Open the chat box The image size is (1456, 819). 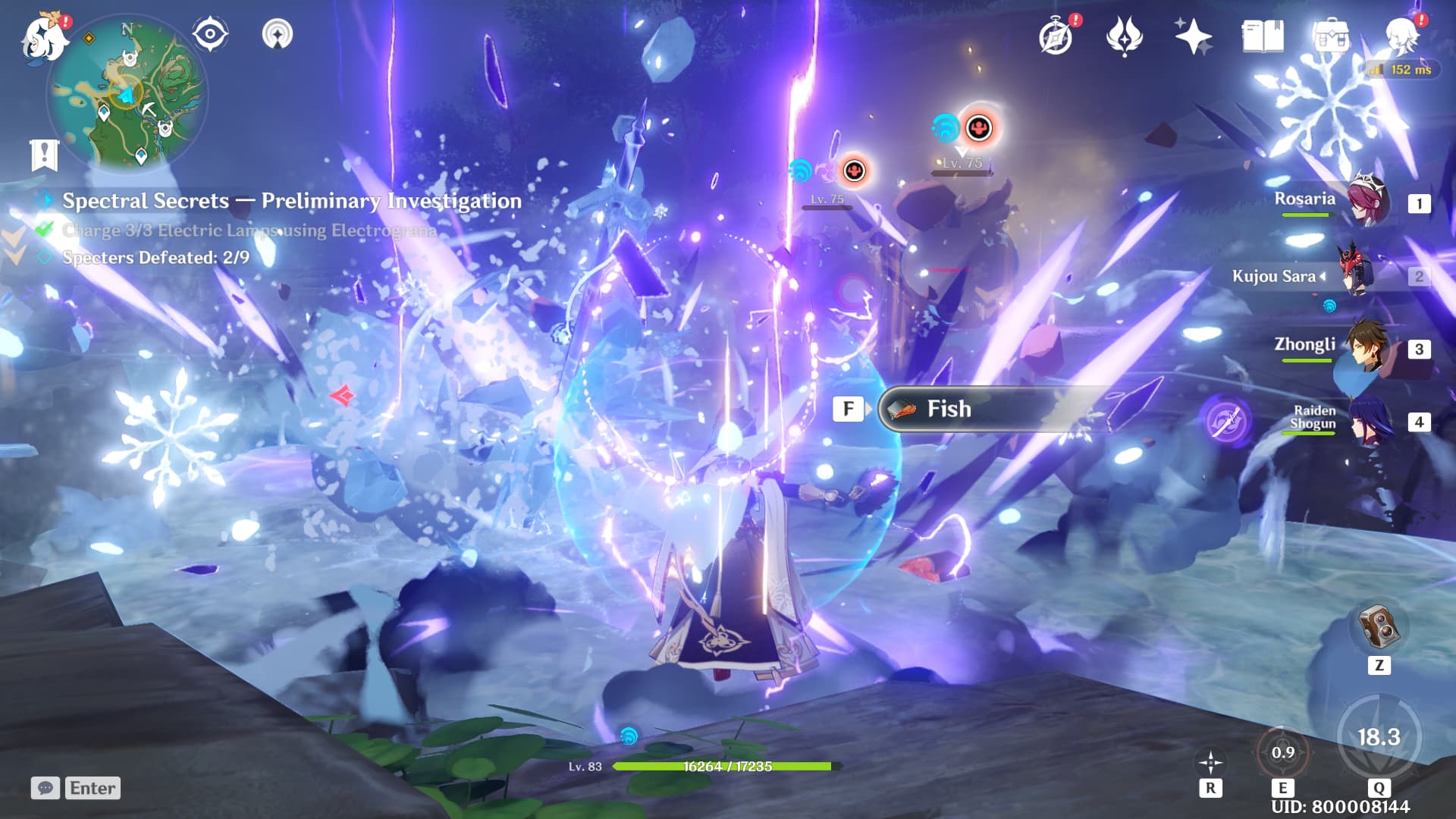coord(45,788)
